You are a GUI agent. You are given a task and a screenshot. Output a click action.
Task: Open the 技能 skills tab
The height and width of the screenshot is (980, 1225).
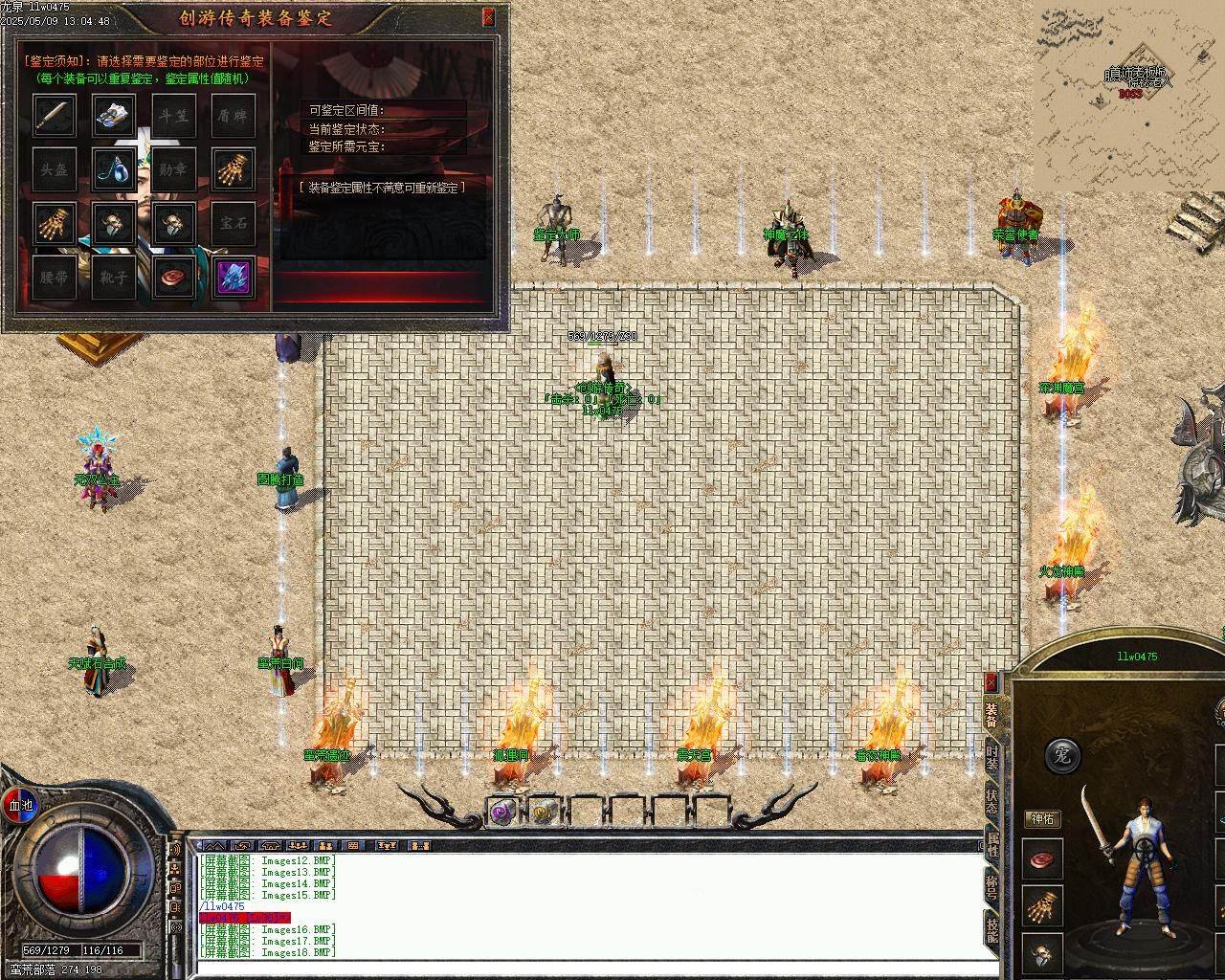coord(991,928)
